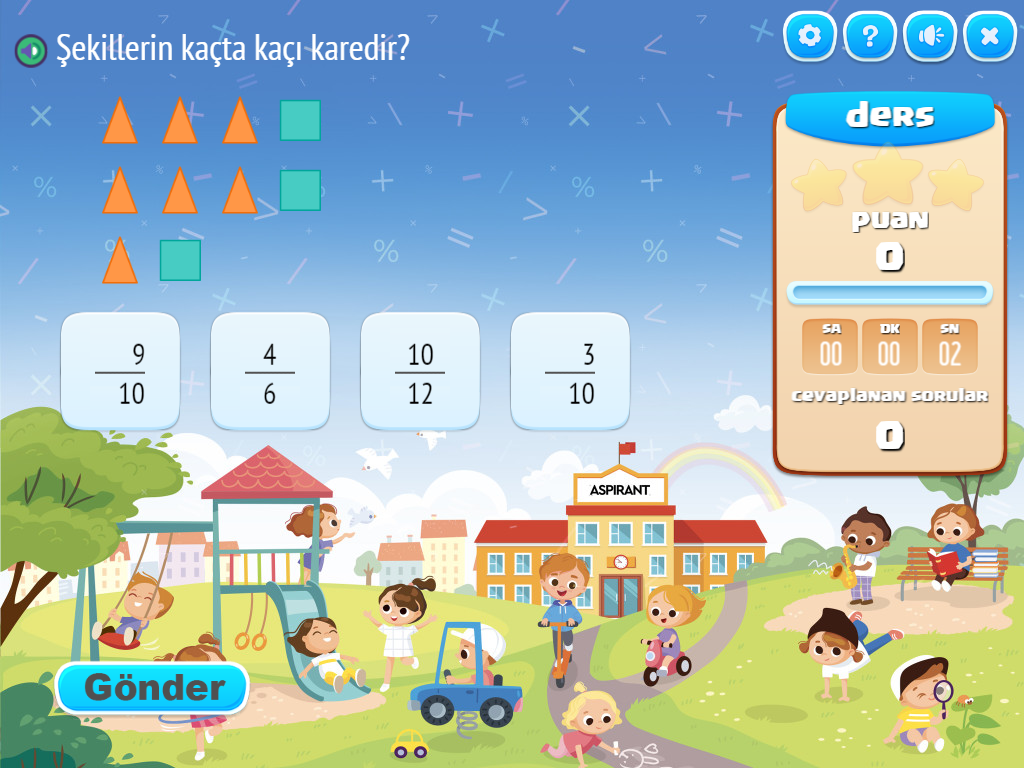Choose the 3/10 fraction card

pos(570,371)
